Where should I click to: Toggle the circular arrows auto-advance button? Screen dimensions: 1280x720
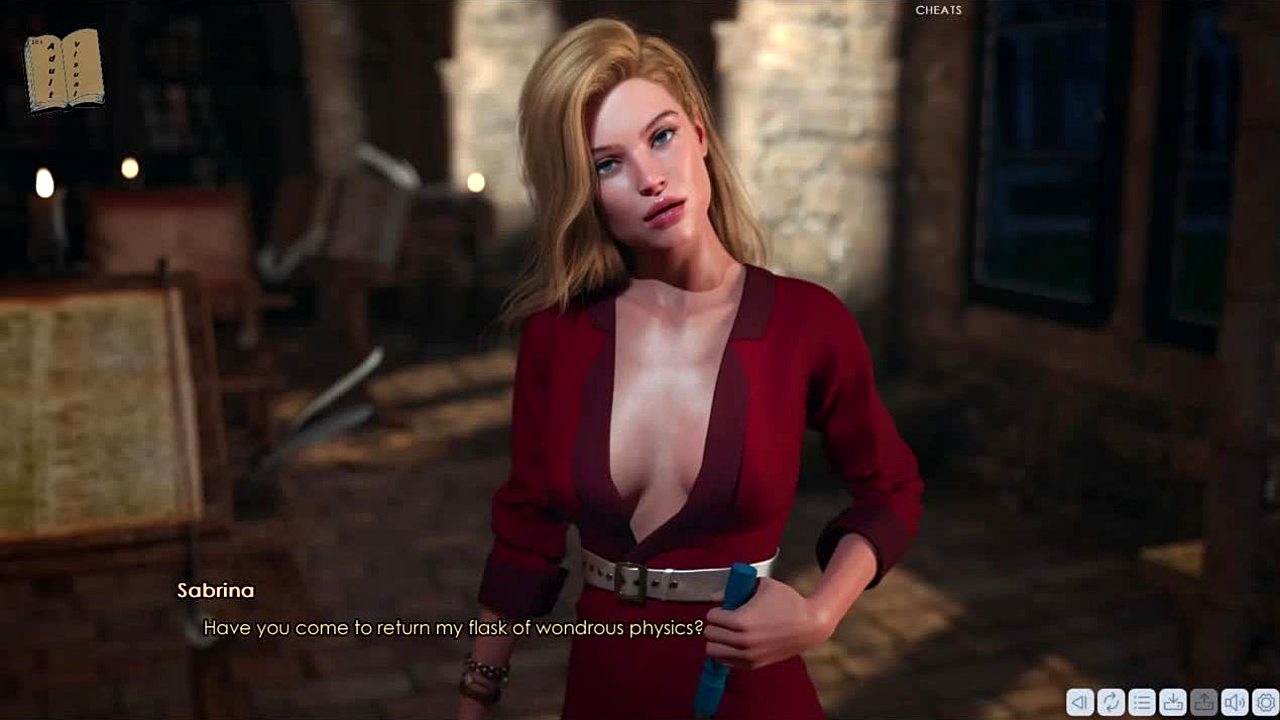click(x=1110, y=703)
